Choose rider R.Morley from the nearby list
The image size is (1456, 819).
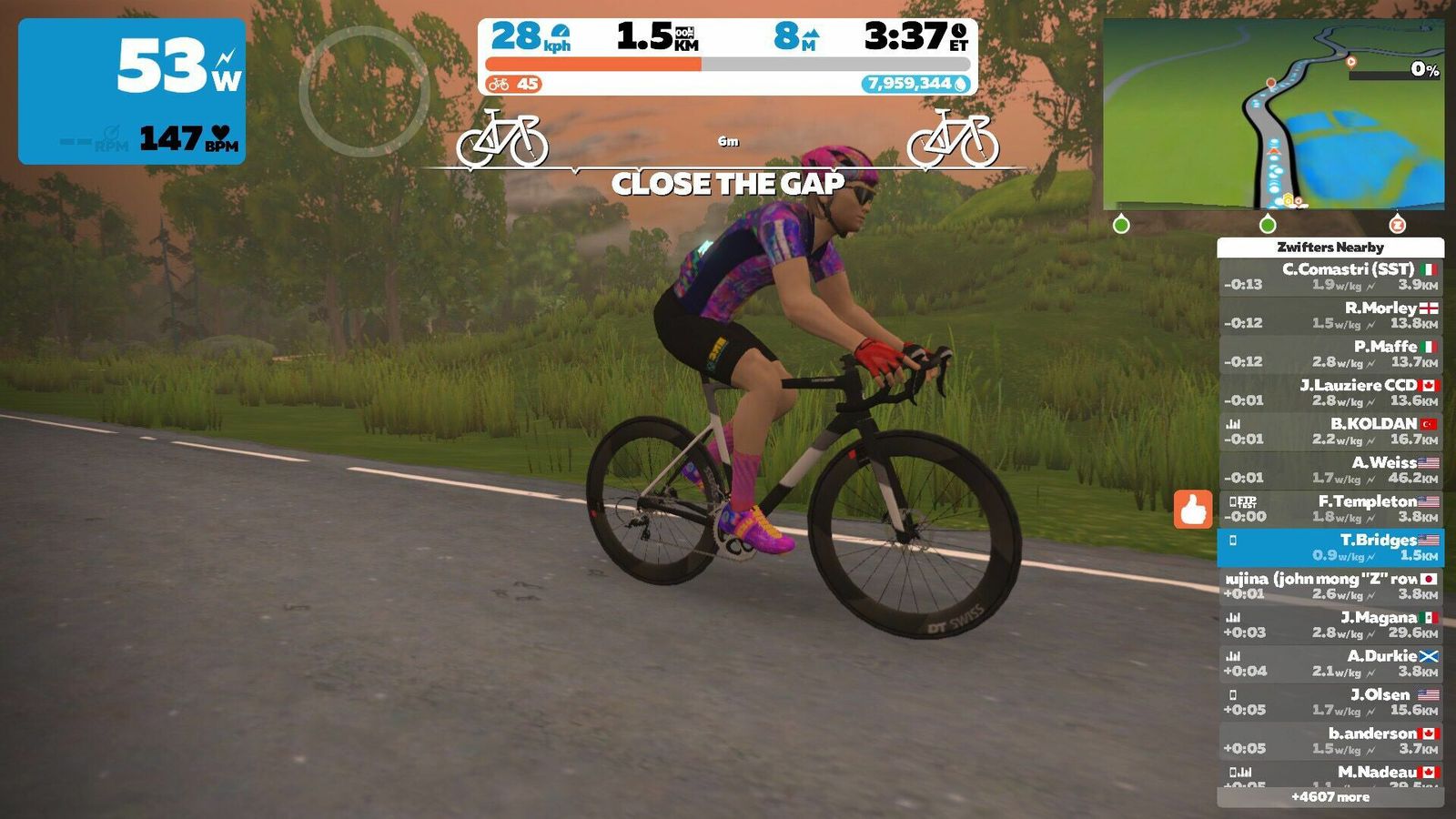point(1330,315)
